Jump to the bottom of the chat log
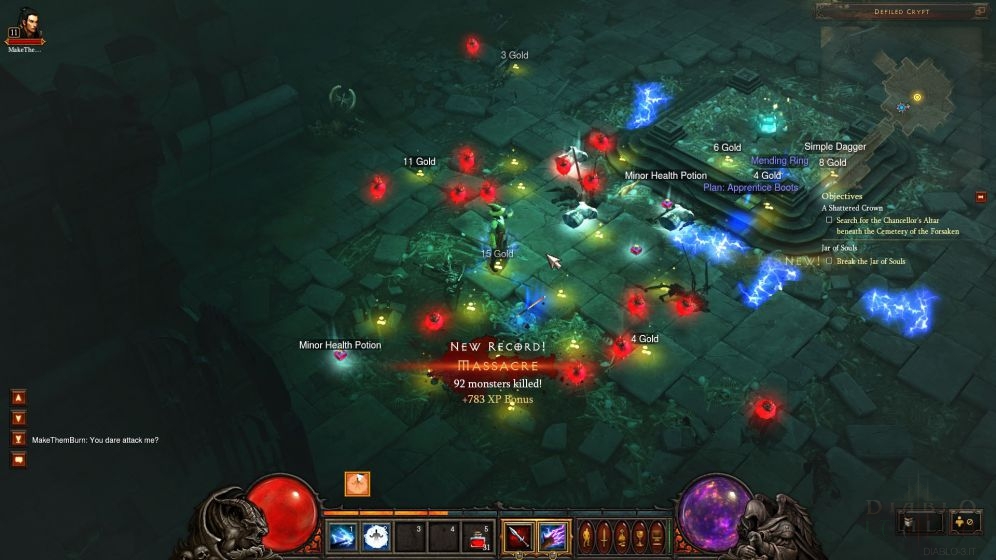This screenshot has height=560, width=996. tap(19, 439)
